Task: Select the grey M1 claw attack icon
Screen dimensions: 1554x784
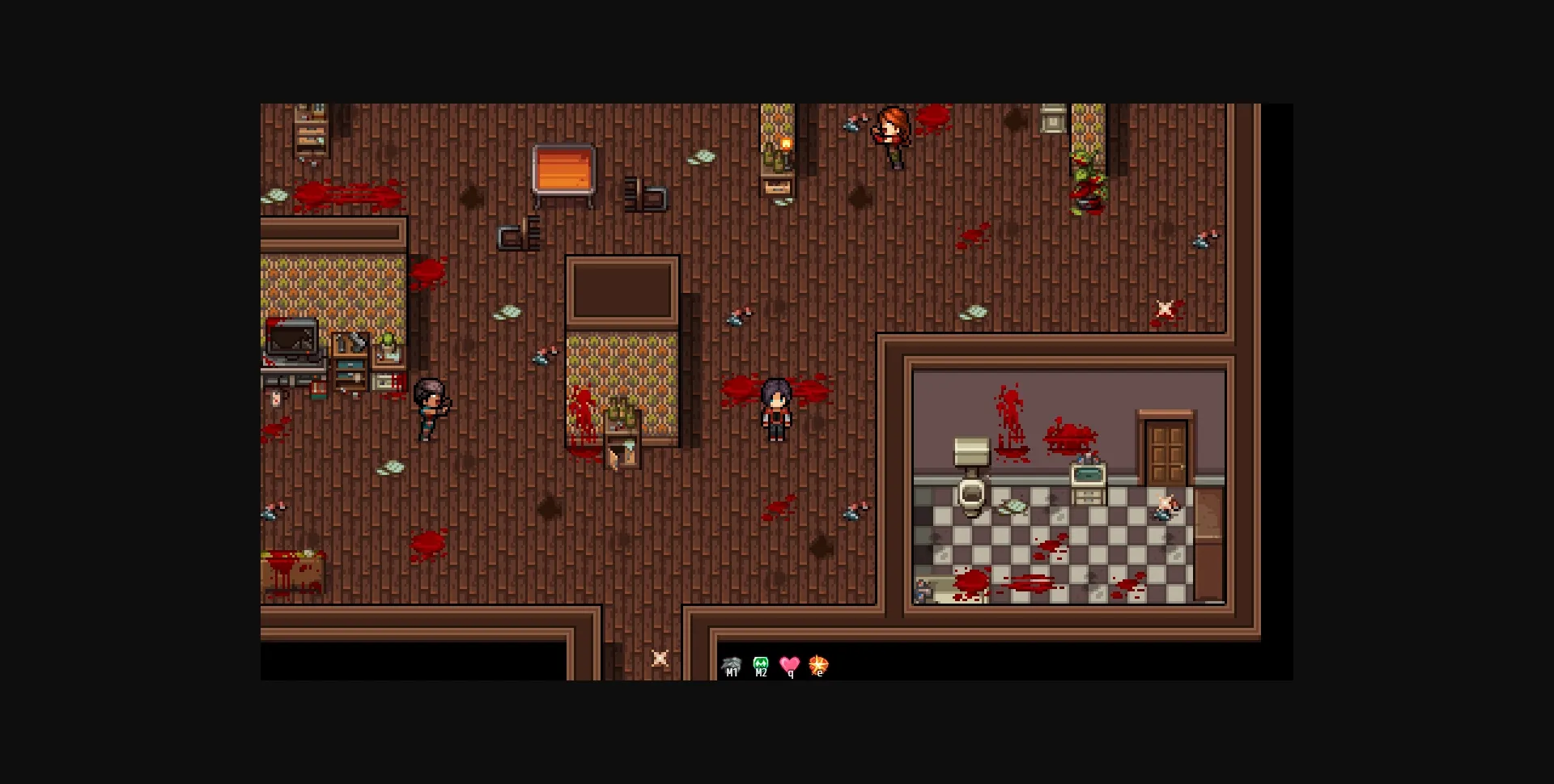Action: click(x=732, y=665)
